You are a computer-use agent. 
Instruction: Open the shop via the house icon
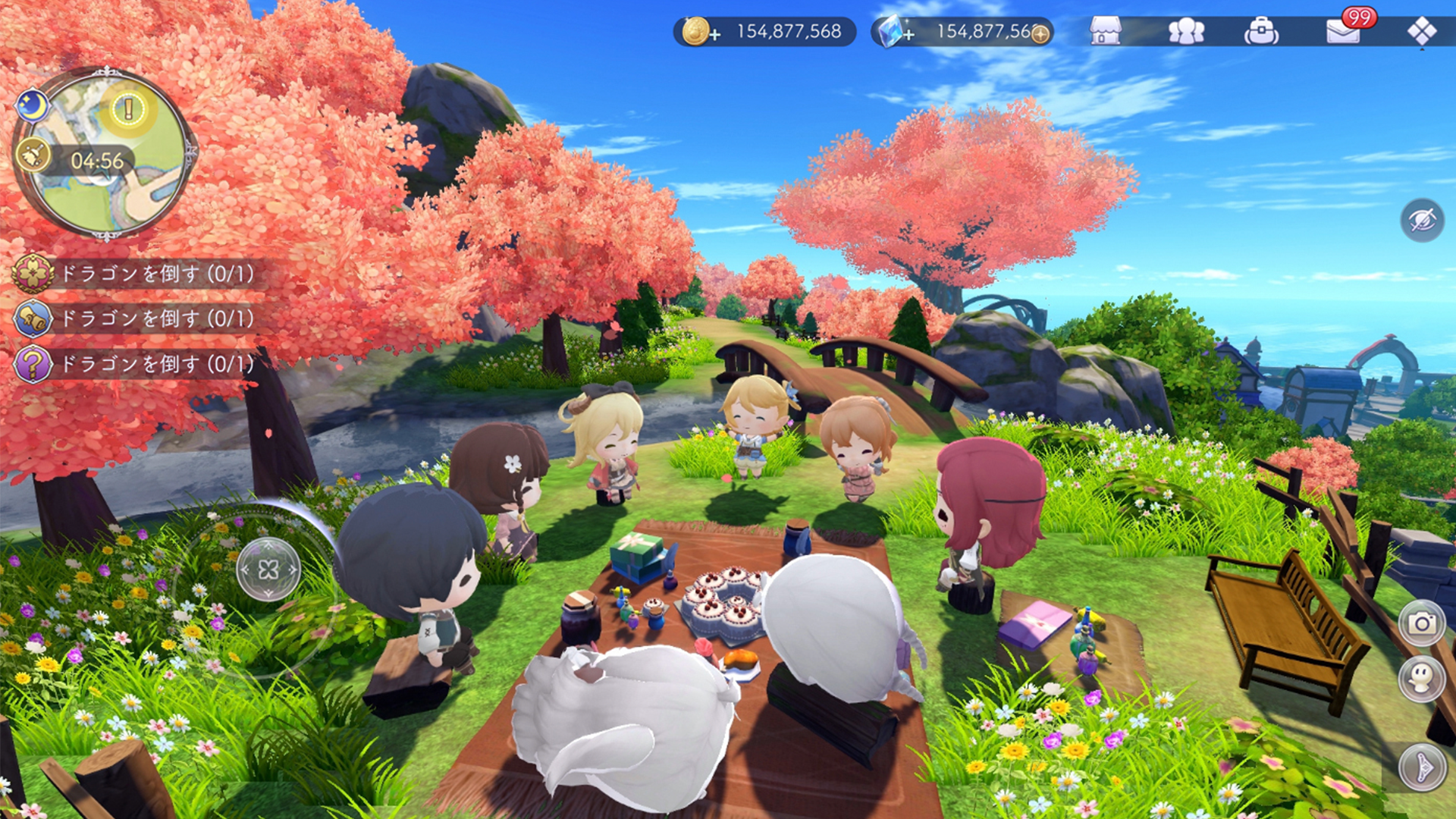click(x=1106, y=31)
